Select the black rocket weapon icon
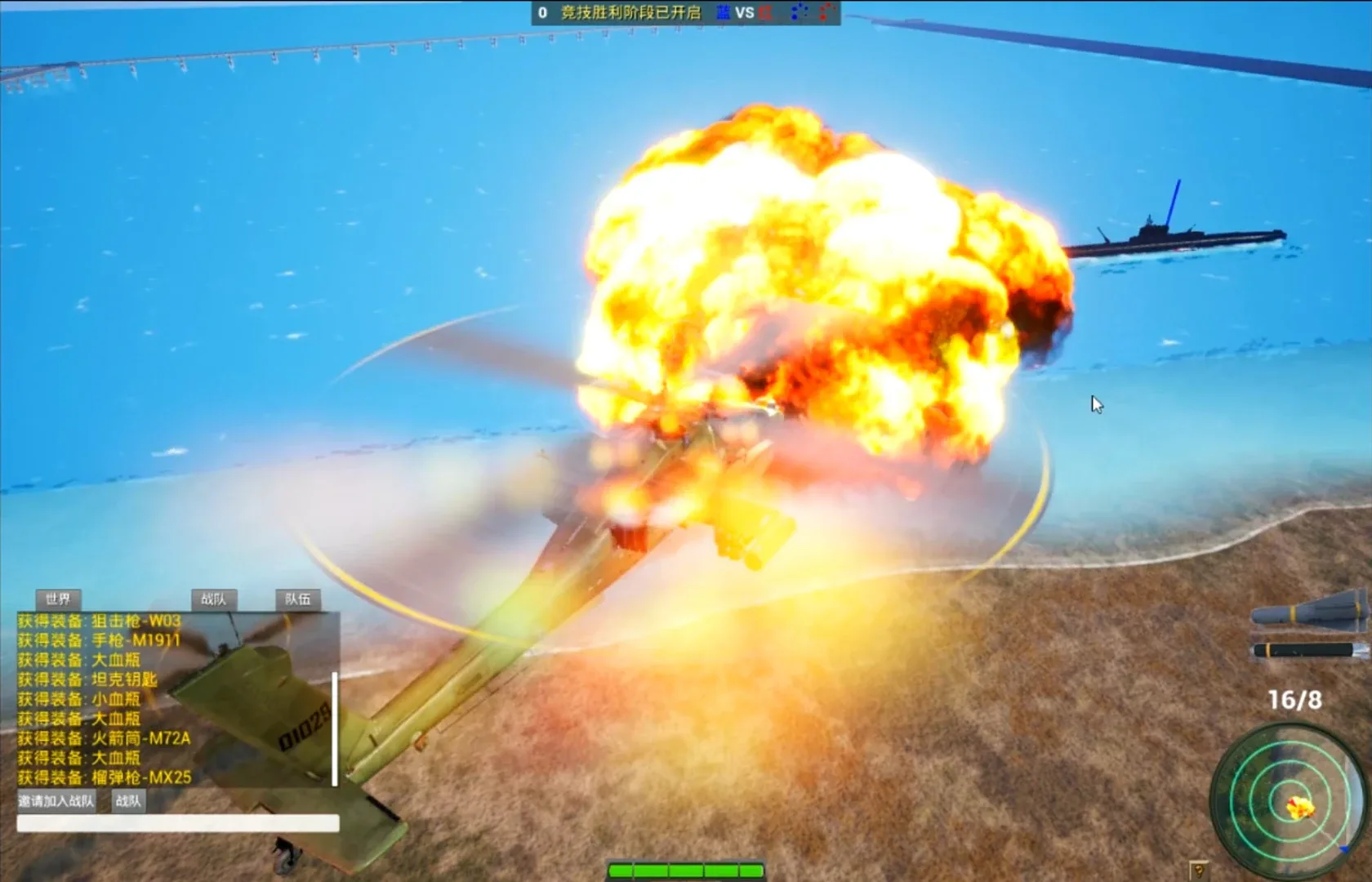 (x=1307, y=649)
